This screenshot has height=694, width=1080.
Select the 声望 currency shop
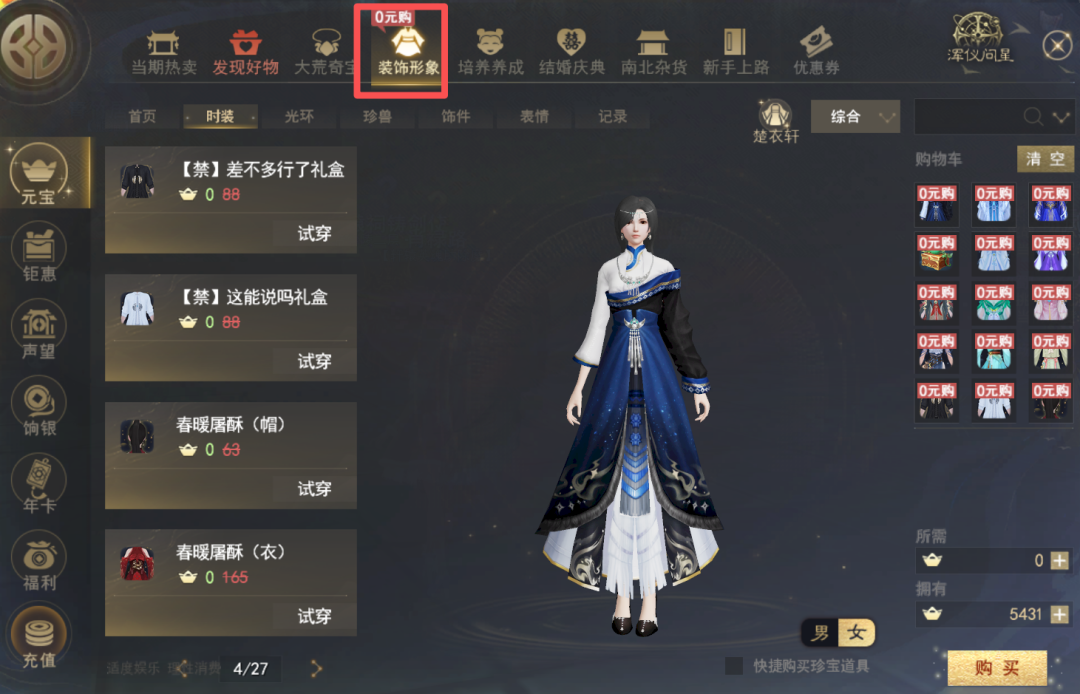click(x=39, y=332)
